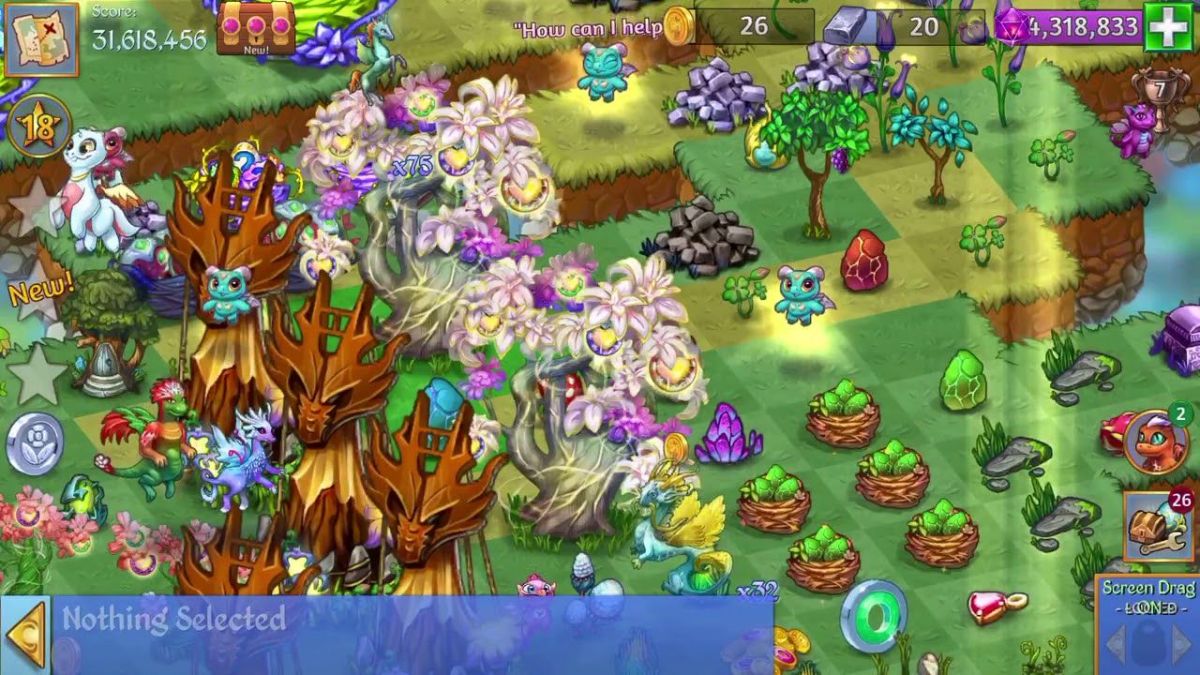Open the treasure chest marked New!

coord(256,26)
